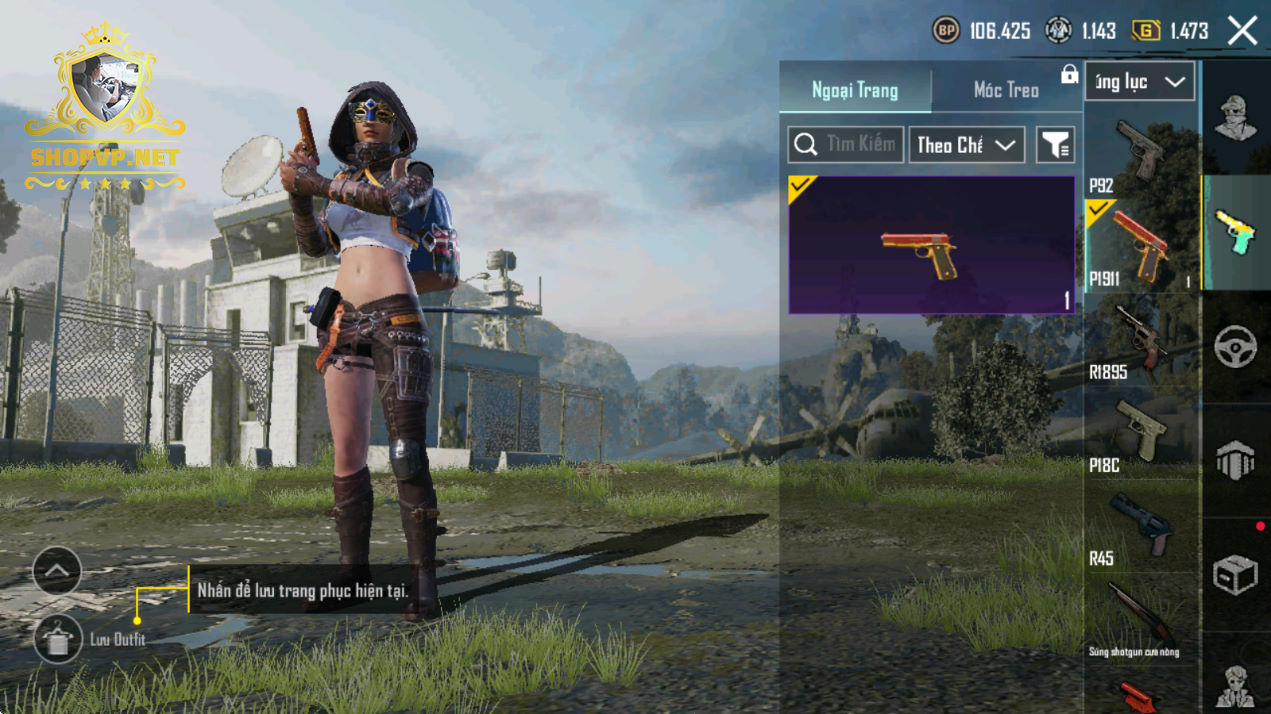This screenshot has height=714, width=1271.
Task: Open the weapon skins category
Action: tap(1236, 233)
